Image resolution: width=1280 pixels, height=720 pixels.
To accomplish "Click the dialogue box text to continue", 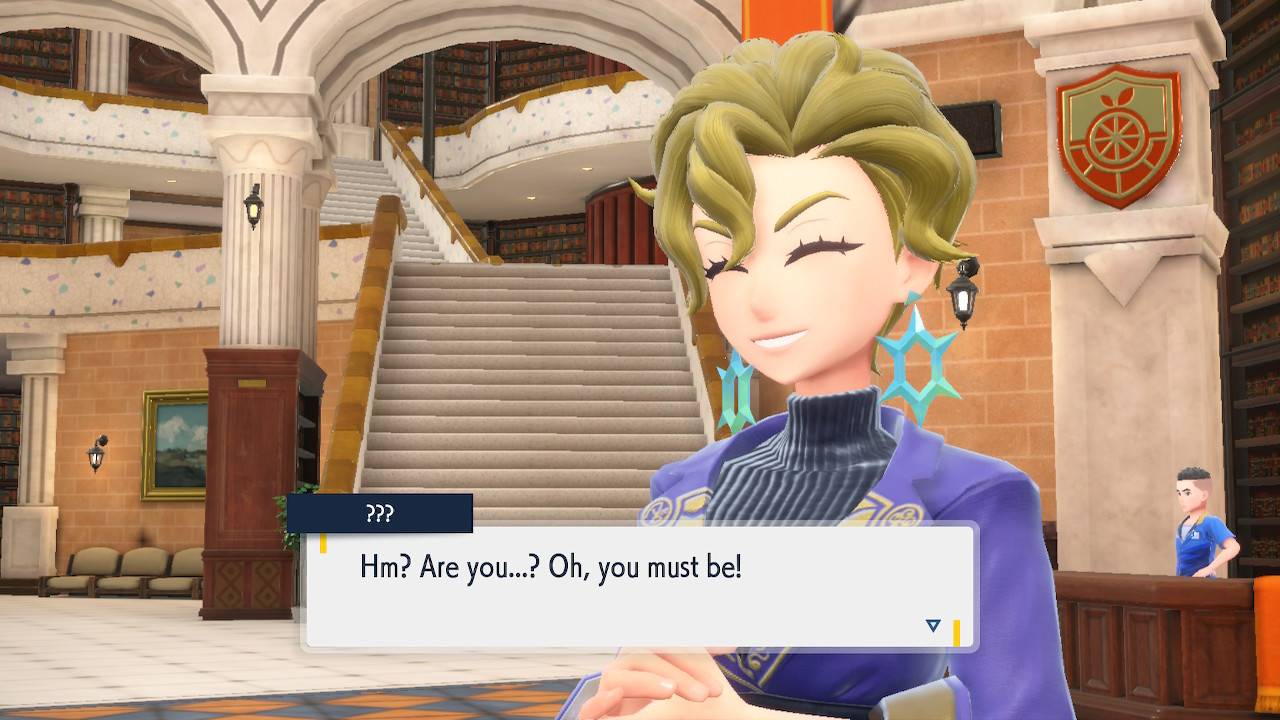I will pos(551,569).
